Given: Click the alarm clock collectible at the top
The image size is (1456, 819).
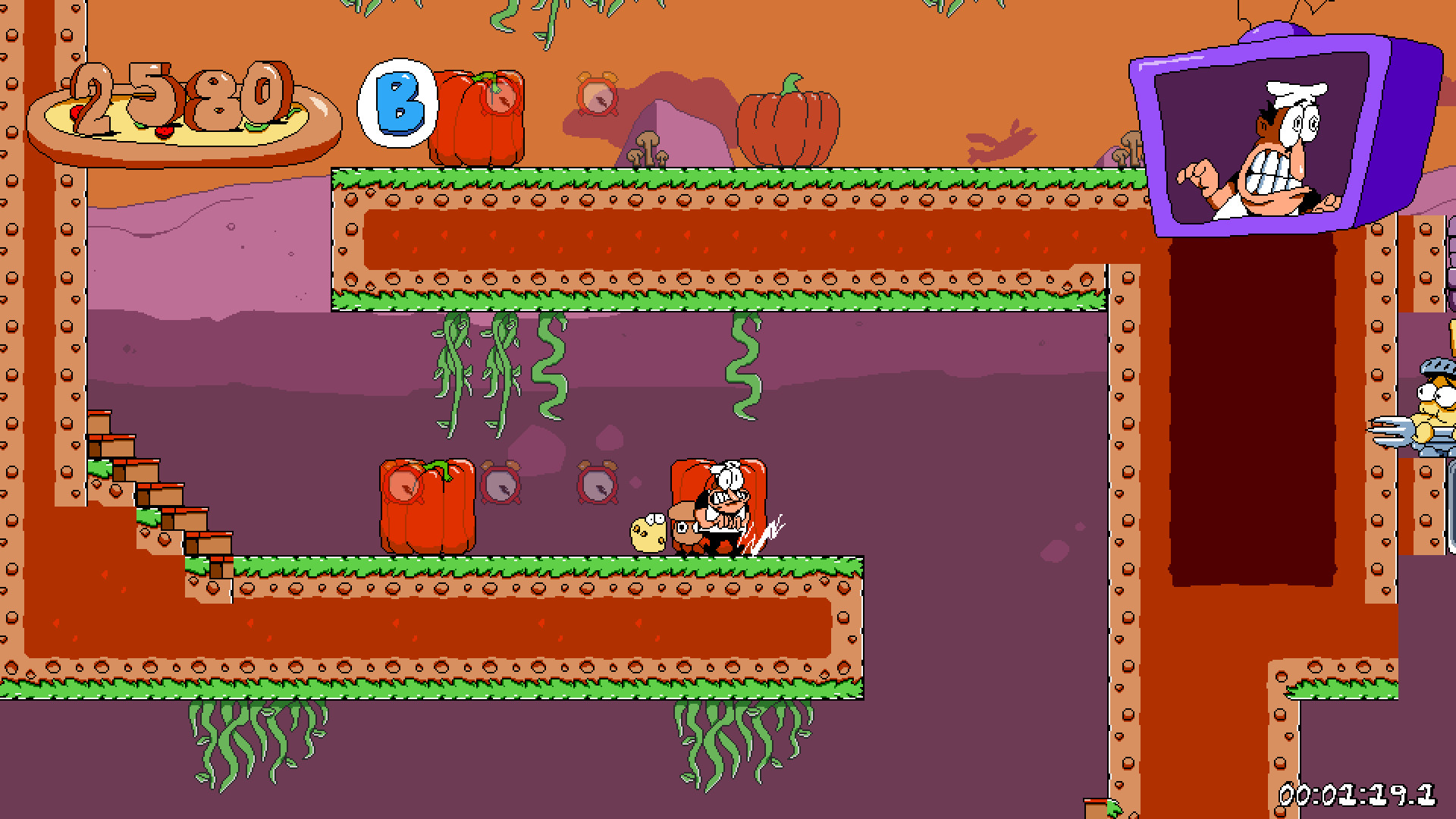Looking at the screenshot, I should point(596,97).
